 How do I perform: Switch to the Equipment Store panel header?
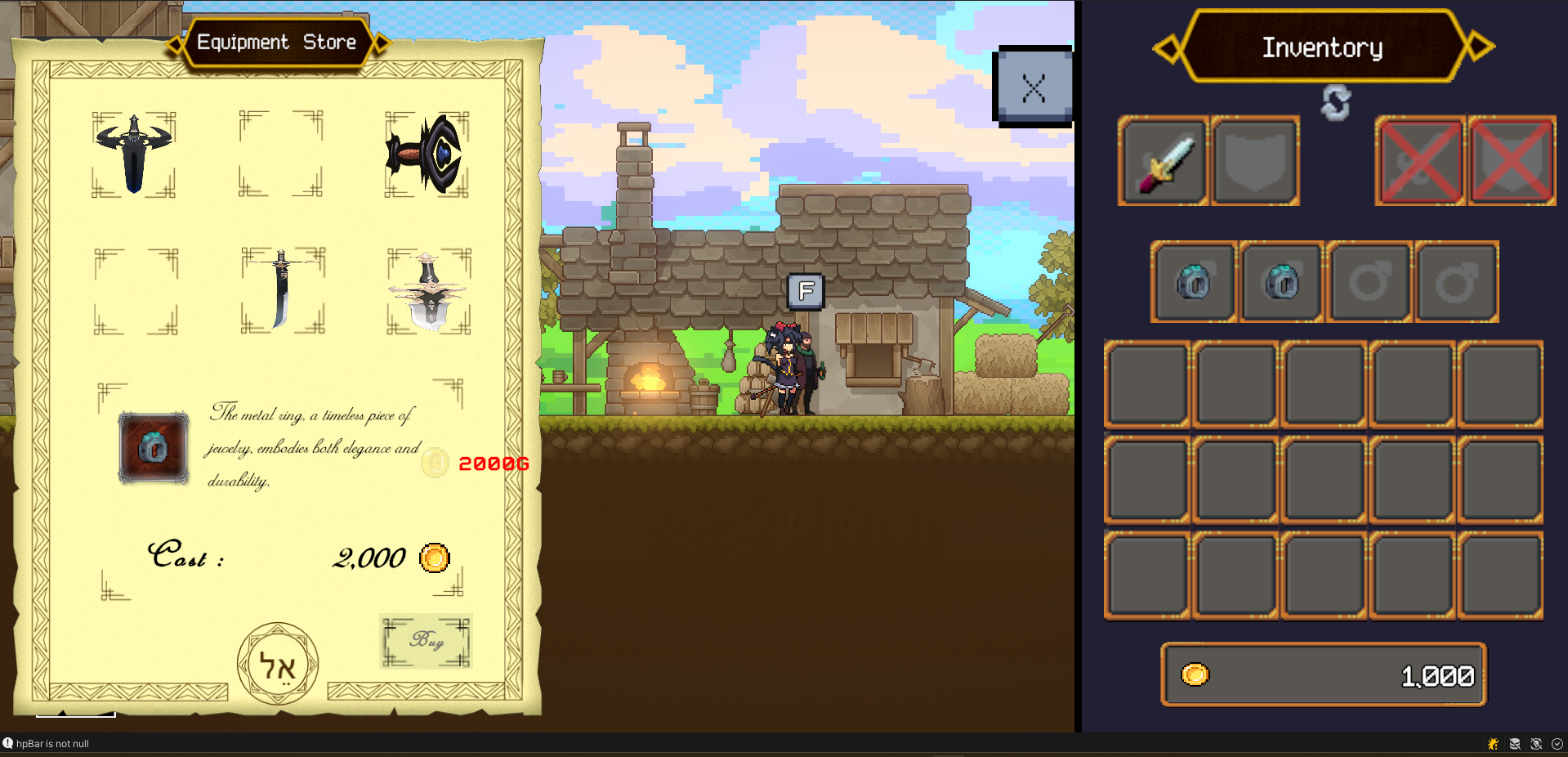[276, 42]
